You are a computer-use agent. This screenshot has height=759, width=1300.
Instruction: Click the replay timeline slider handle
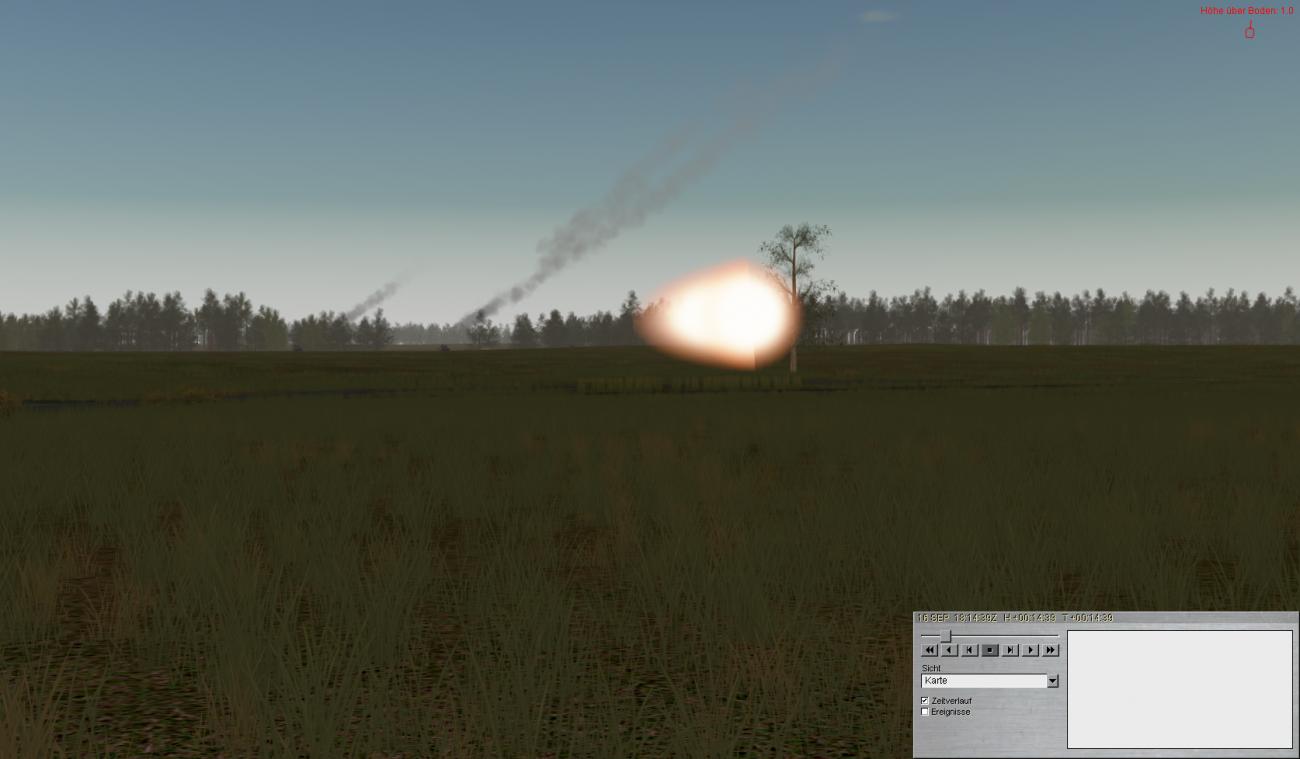[946, 635]
